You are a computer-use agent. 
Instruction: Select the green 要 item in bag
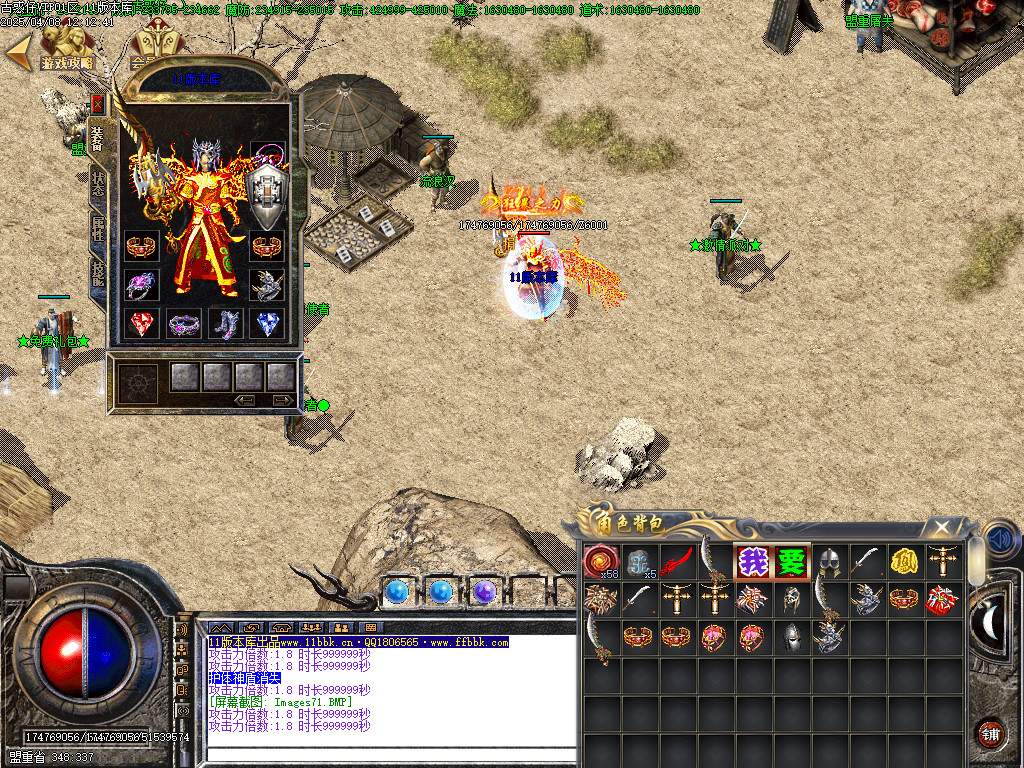point(791,562)
